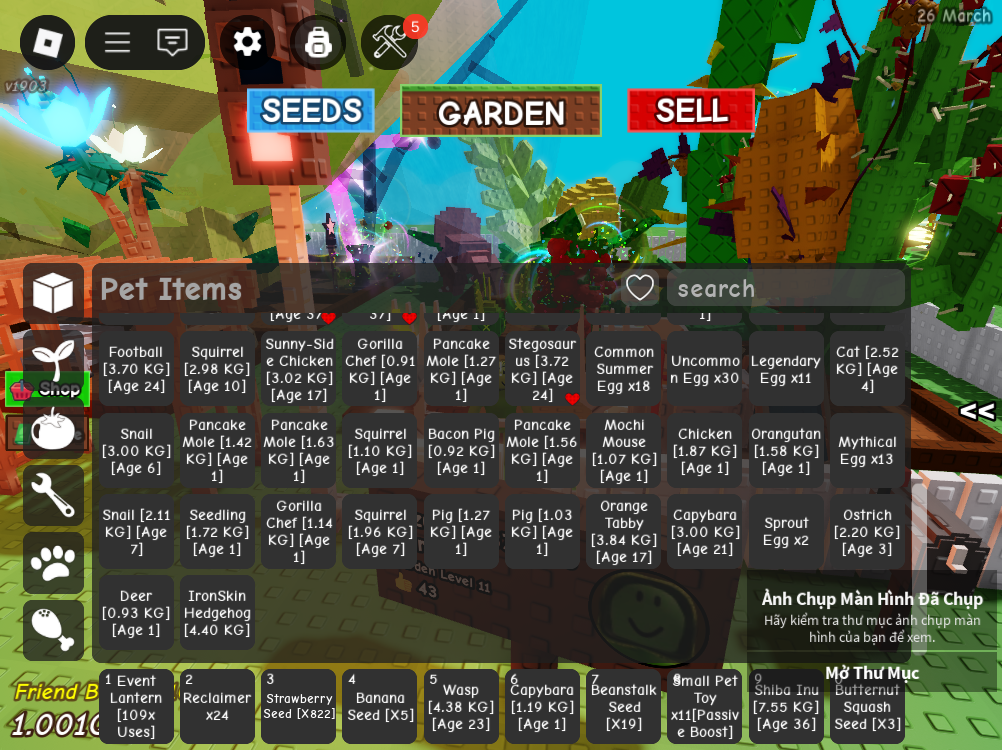Select the Wasp hotbar slot
This screenshot has height=750, width=1002.
point(461,706)
